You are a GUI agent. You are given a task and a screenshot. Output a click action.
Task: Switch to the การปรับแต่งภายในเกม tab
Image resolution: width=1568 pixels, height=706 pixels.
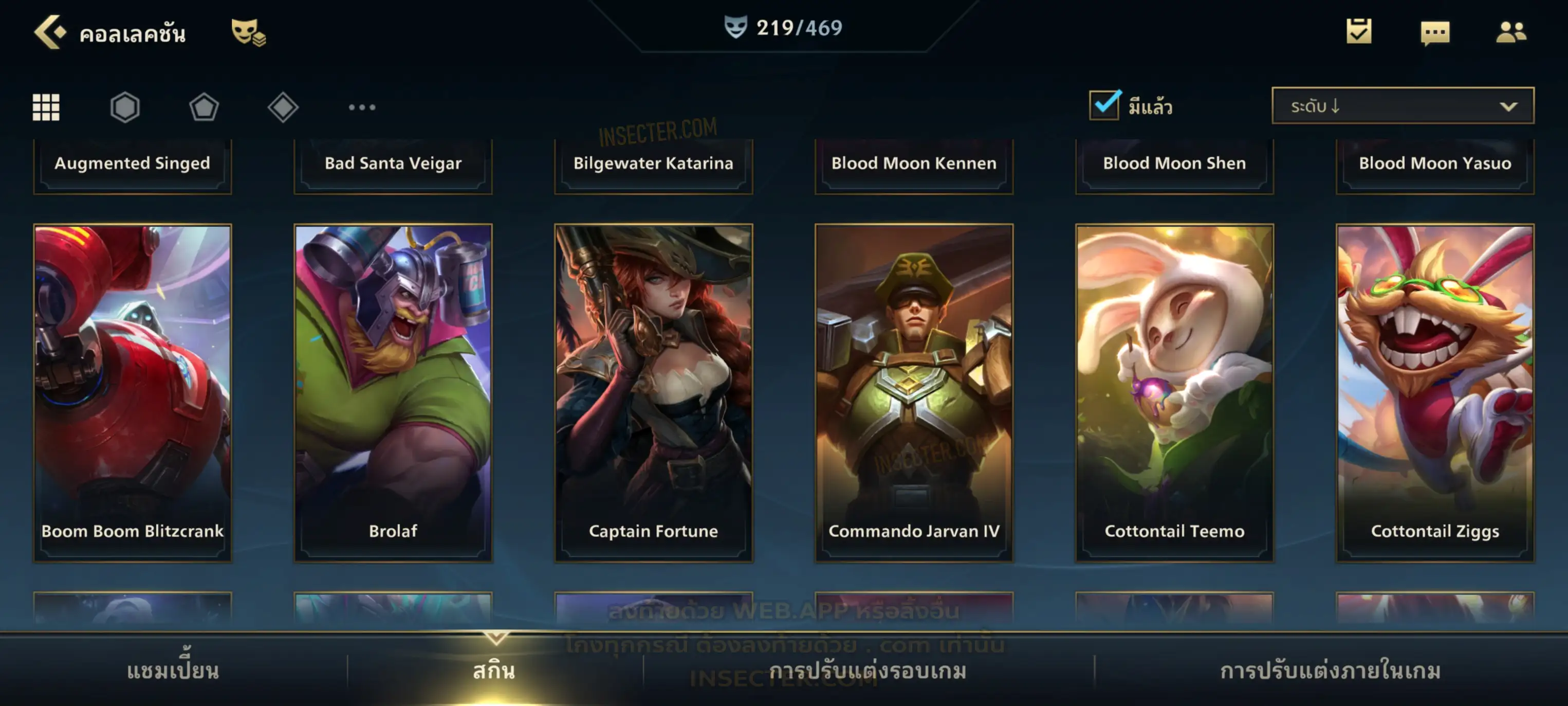(1331, 671)
